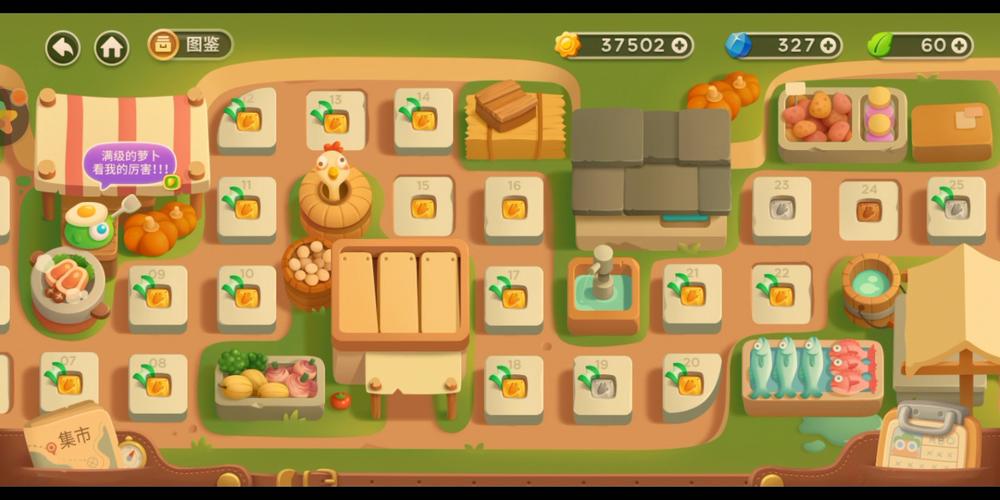Add green leaf energy with plus
Screen dimensions: 1000x500
pos(959,45)
